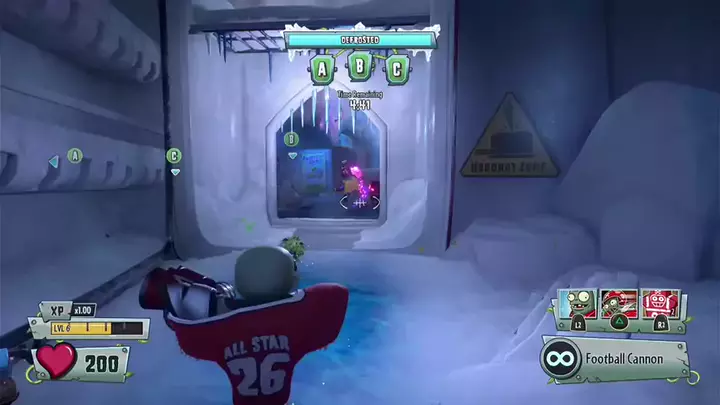
Task: Select objective C badge under the Defrosted bar
Action: (x=397, y=69)
